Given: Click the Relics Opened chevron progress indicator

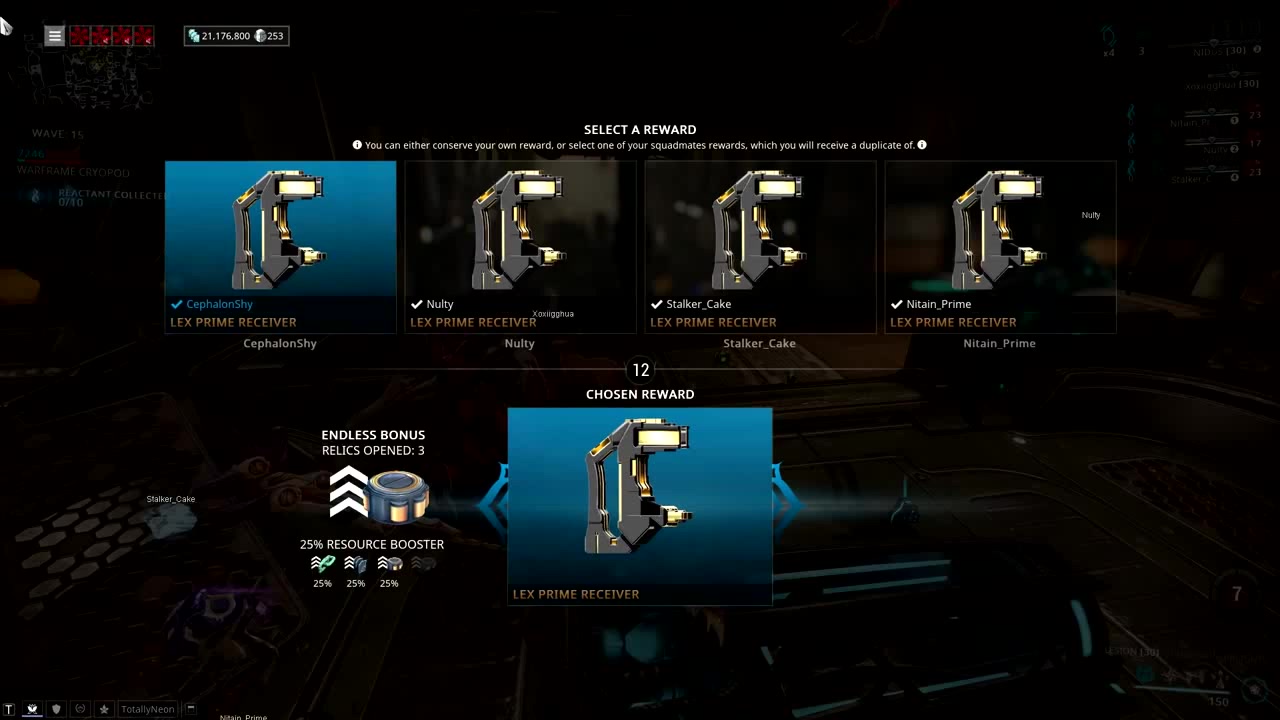Looking at the screenshot, I should coord(347,490).
